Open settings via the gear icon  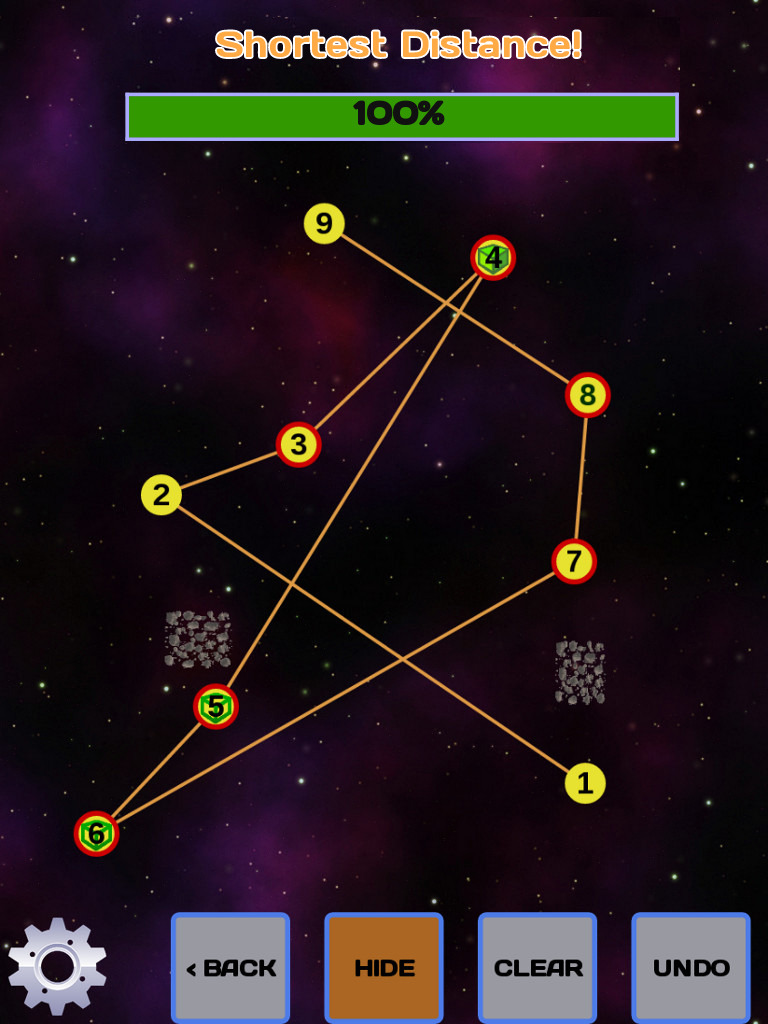(x=57, y=966)
